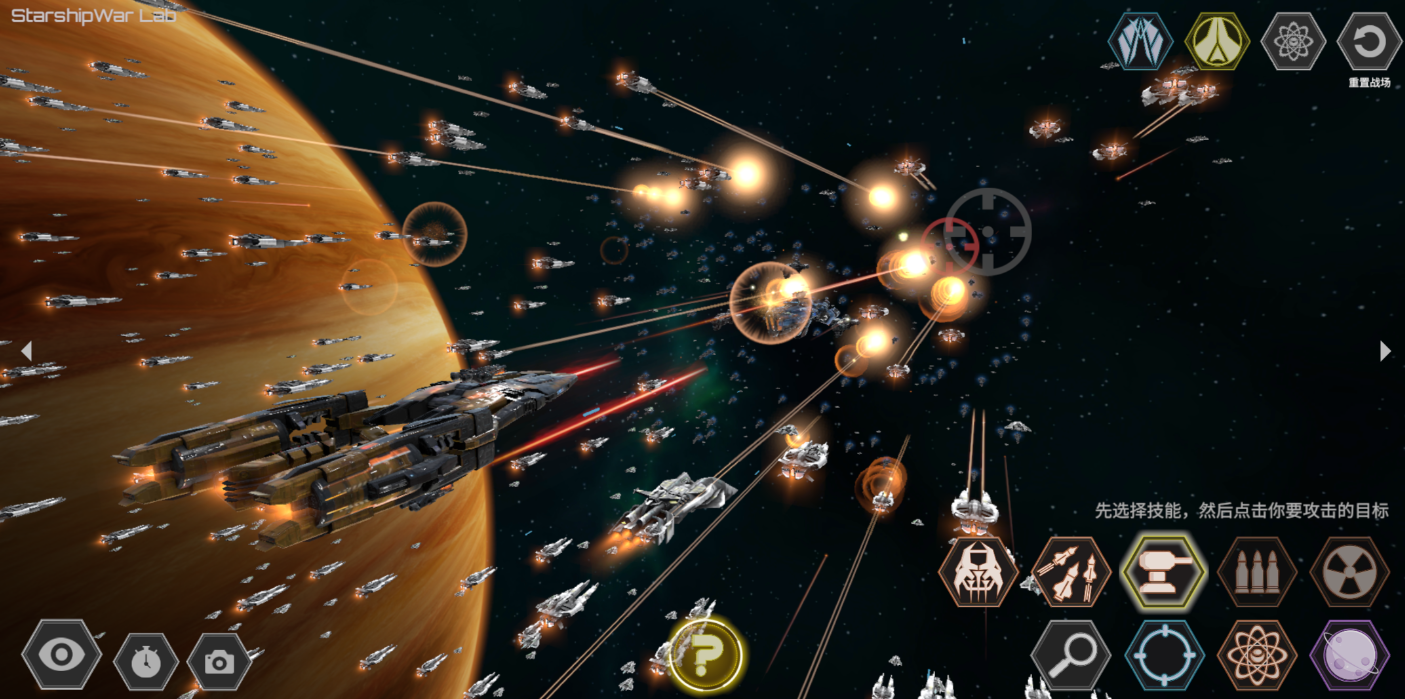1405x699 pixels.
Task: Activate the blue crosshair targeting button
Action: [x=1164, y=656]
